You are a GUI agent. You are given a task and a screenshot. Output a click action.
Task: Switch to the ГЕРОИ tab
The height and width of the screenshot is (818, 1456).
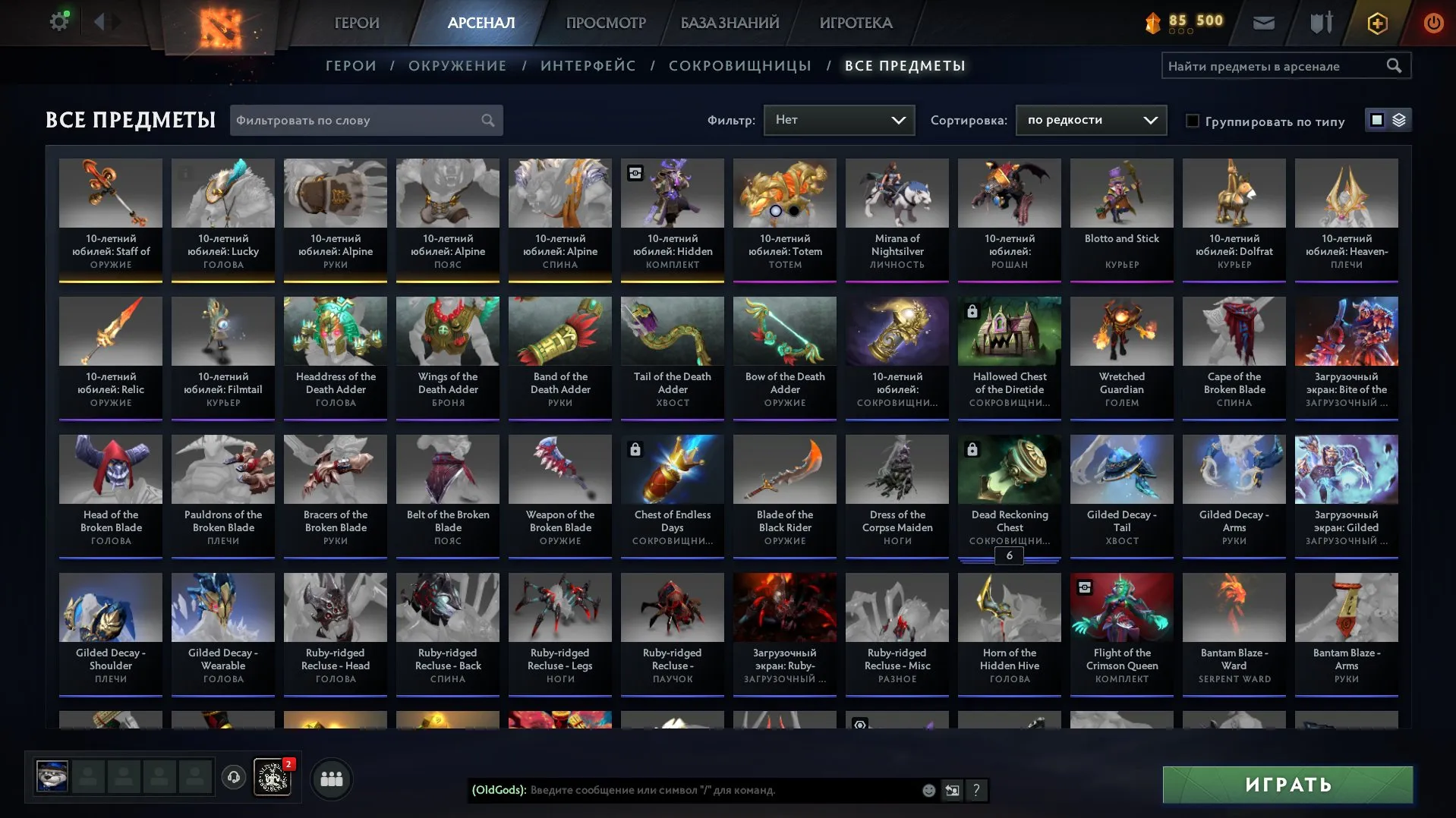pyautogui.click(x=356, y=23)
